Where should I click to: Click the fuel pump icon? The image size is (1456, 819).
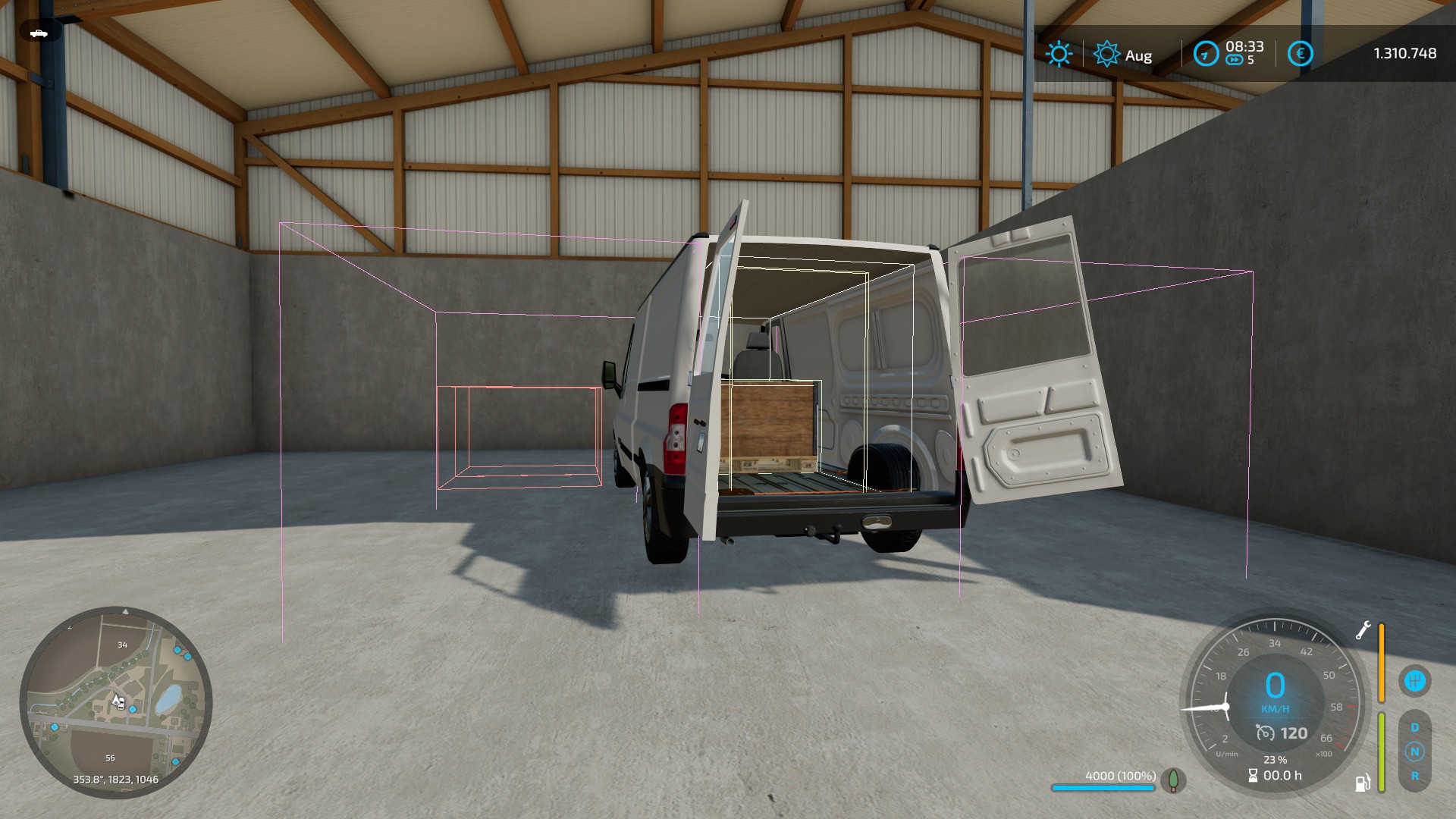pyautogui.click(x=1363, y=783)
